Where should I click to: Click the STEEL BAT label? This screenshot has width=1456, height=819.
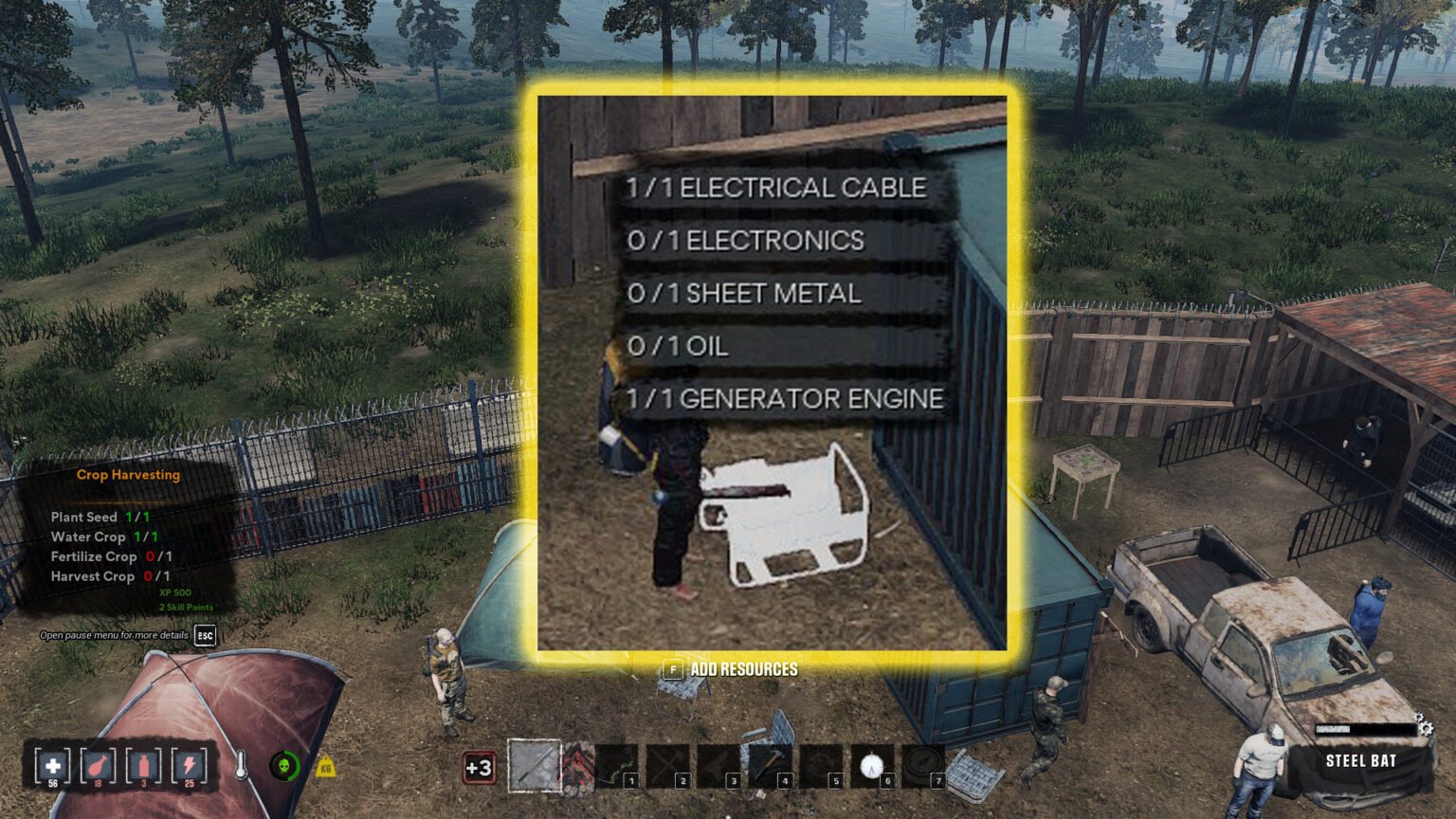pyautogui.click(x=1357, y=760)
